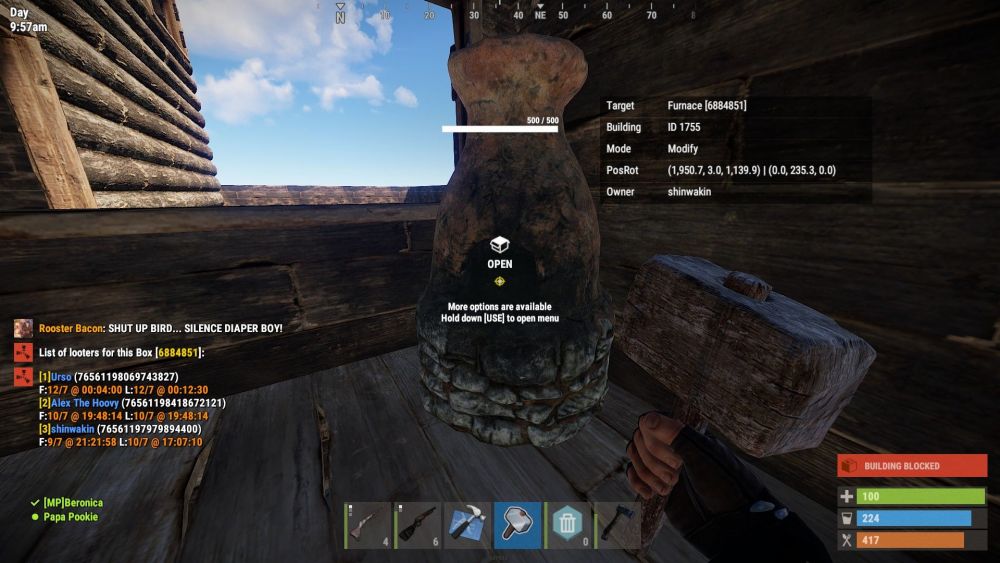The height and width of the screenshot is (563, 1000).
Task: Select team member [MP]Beronica
Action: pyautogui.click(x=72, y=502)
